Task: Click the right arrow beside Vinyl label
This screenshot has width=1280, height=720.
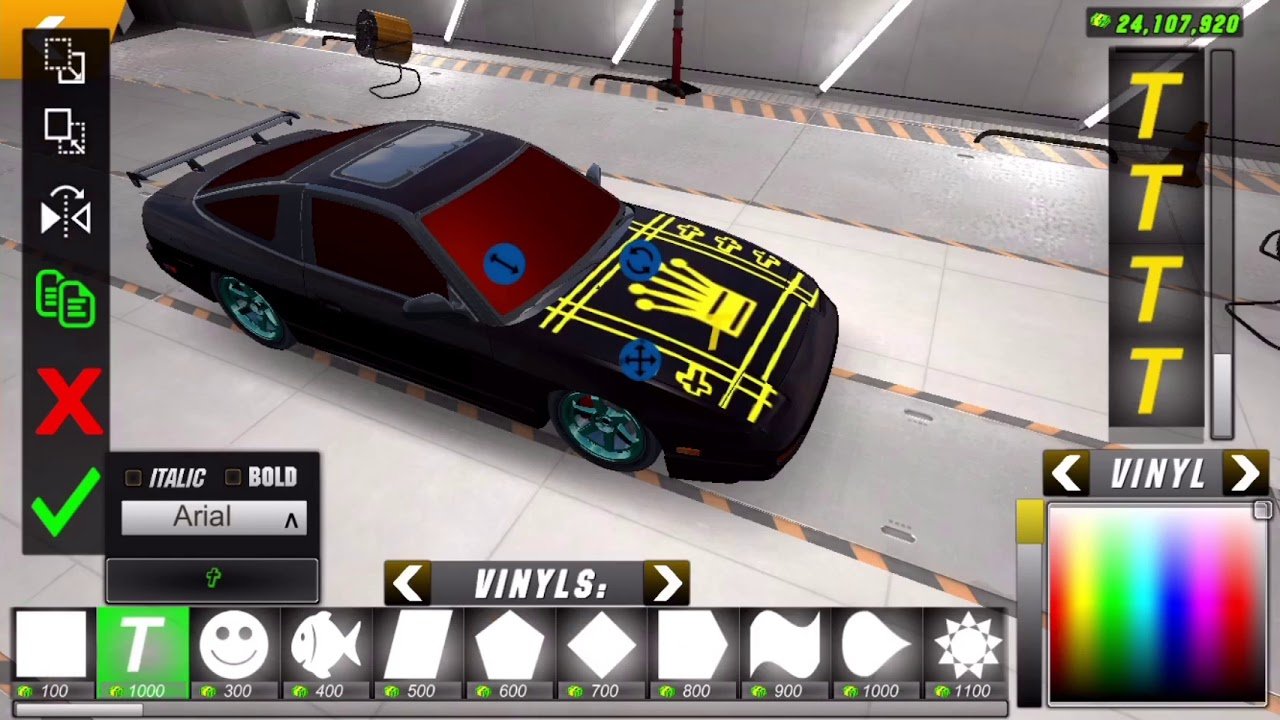Action: tap(1245, 474)
